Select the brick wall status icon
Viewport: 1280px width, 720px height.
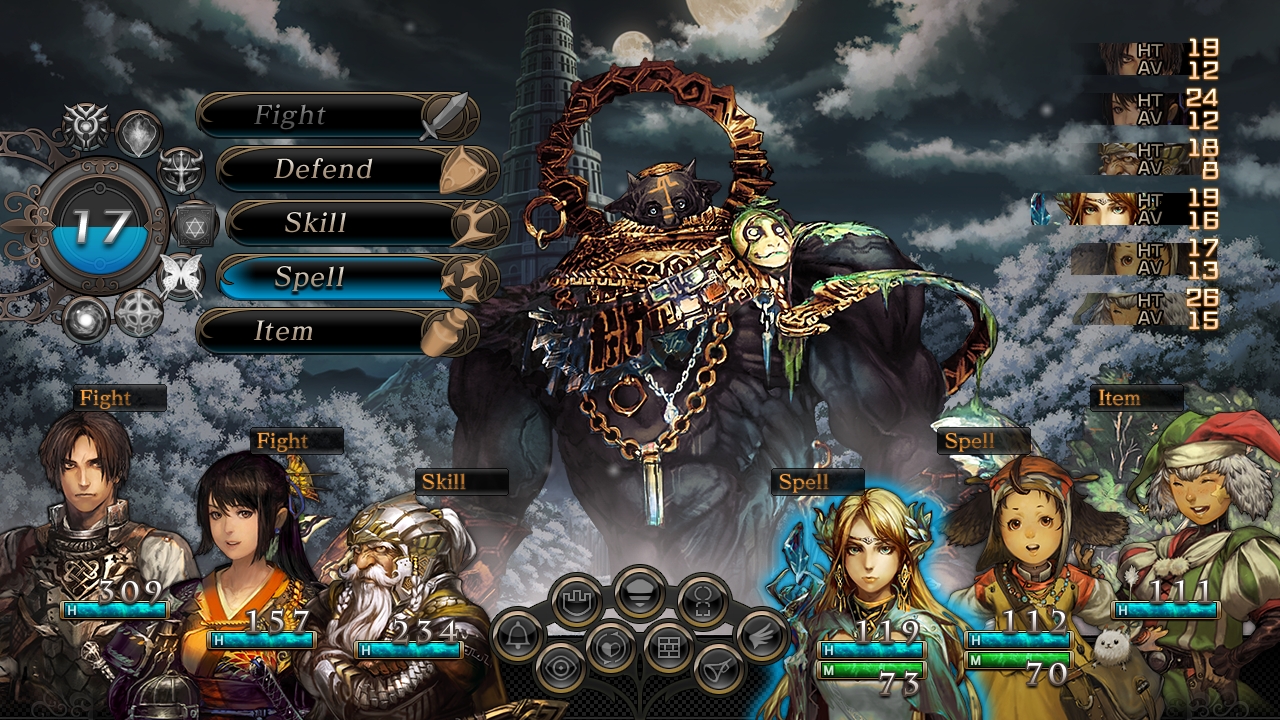tap(669, 647)
